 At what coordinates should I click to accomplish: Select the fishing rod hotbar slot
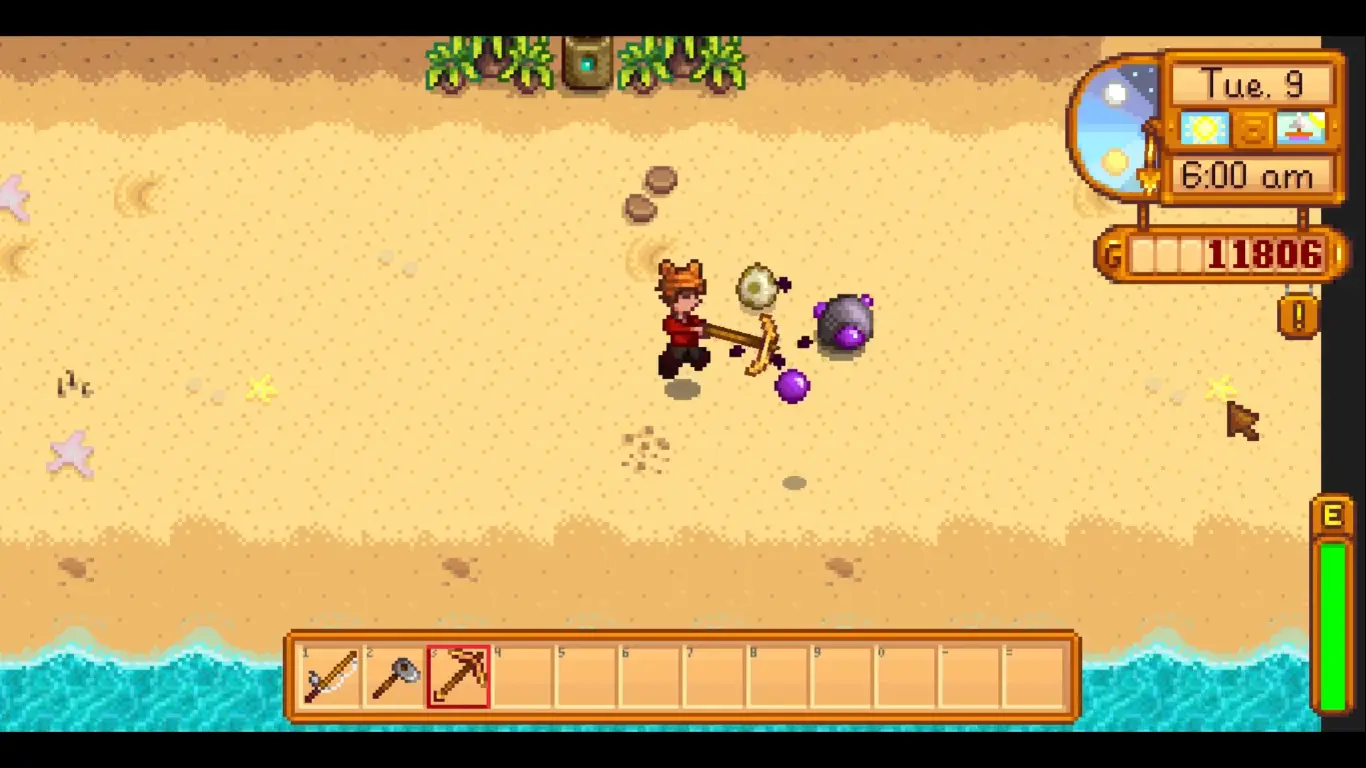click(331, 677)
